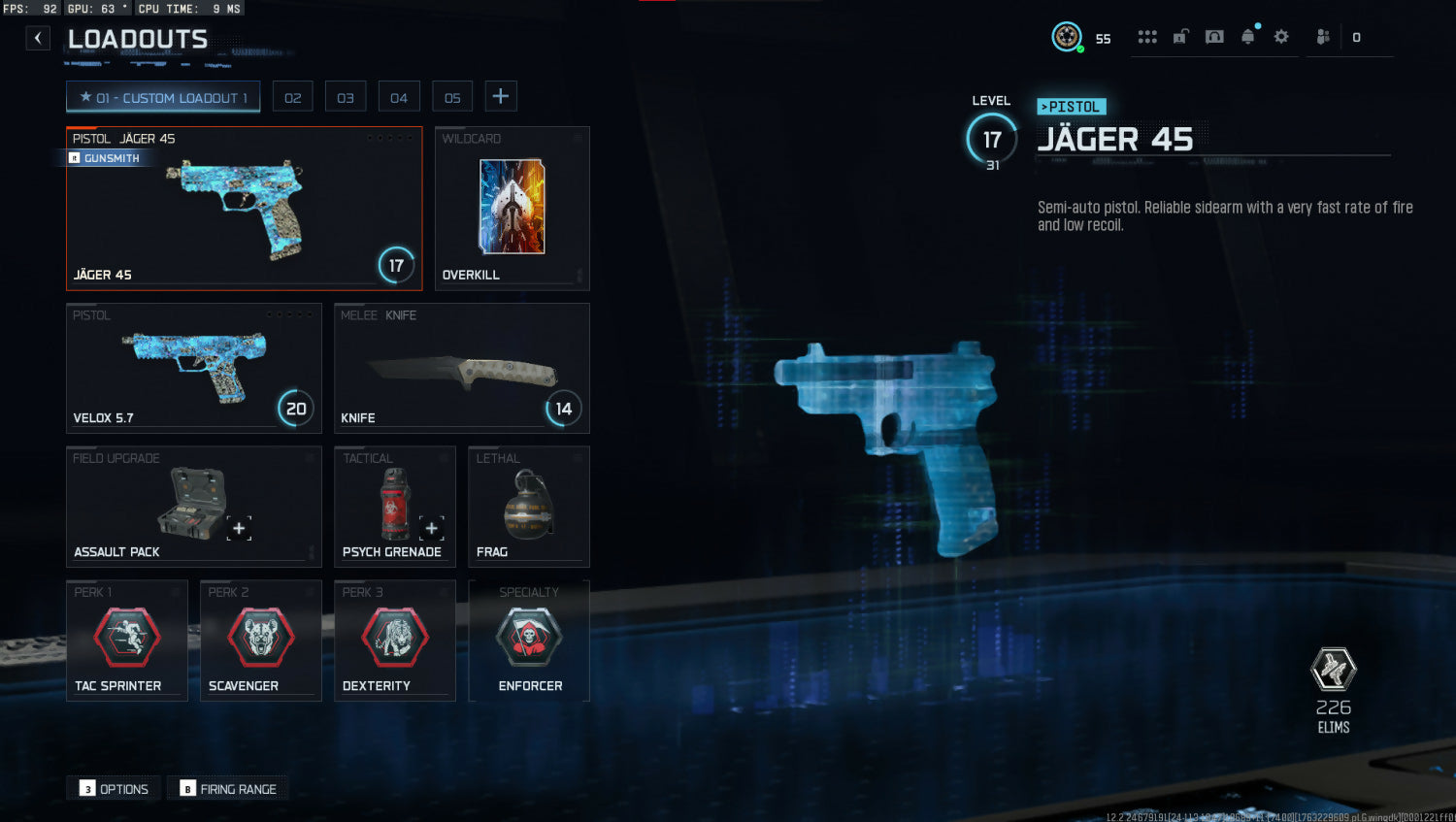The height and width of the screenshot is (822, 1456).
Task: Open the Options button
Action: click(x=115, y=789)
